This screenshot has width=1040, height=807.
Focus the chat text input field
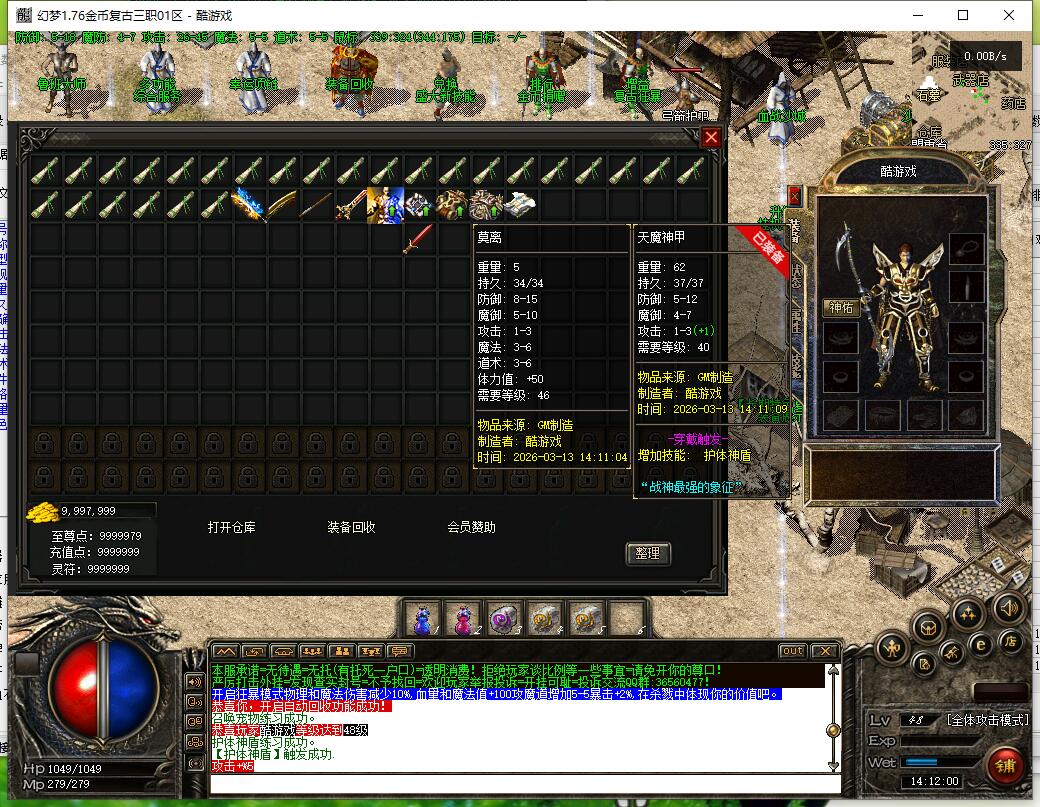point(520,781)
